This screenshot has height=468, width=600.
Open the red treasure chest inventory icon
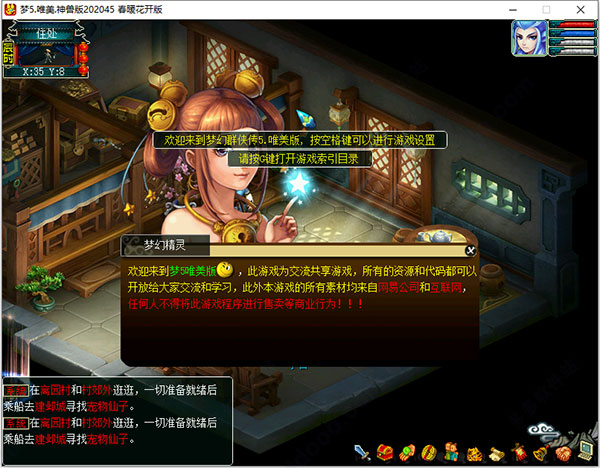coord(385,452)
